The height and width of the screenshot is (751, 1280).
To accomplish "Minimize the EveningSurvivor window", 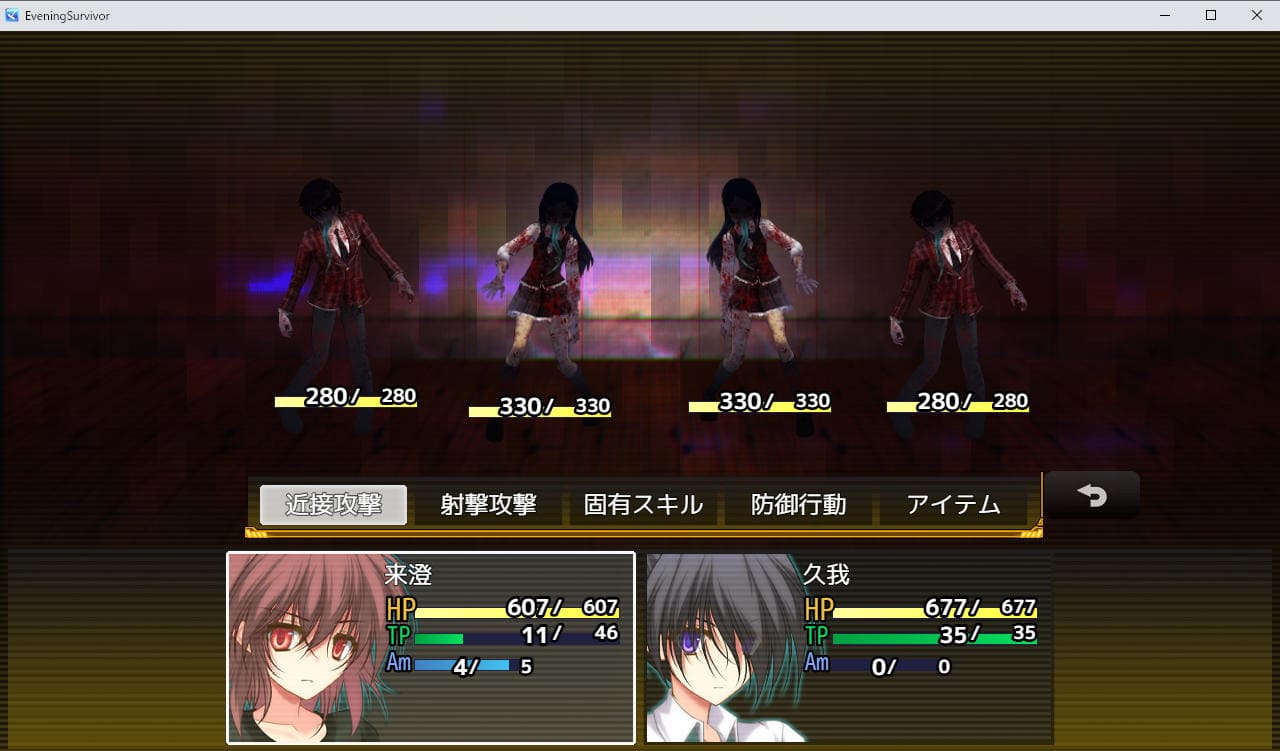I will tap(1166, 15).
